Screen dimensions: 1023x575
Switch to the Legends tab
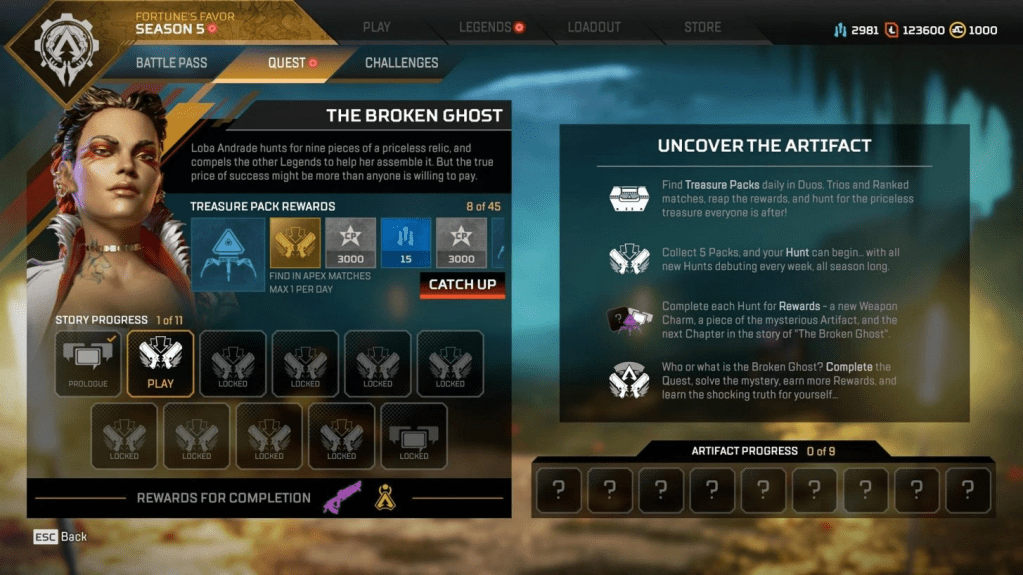click(485, 27)
